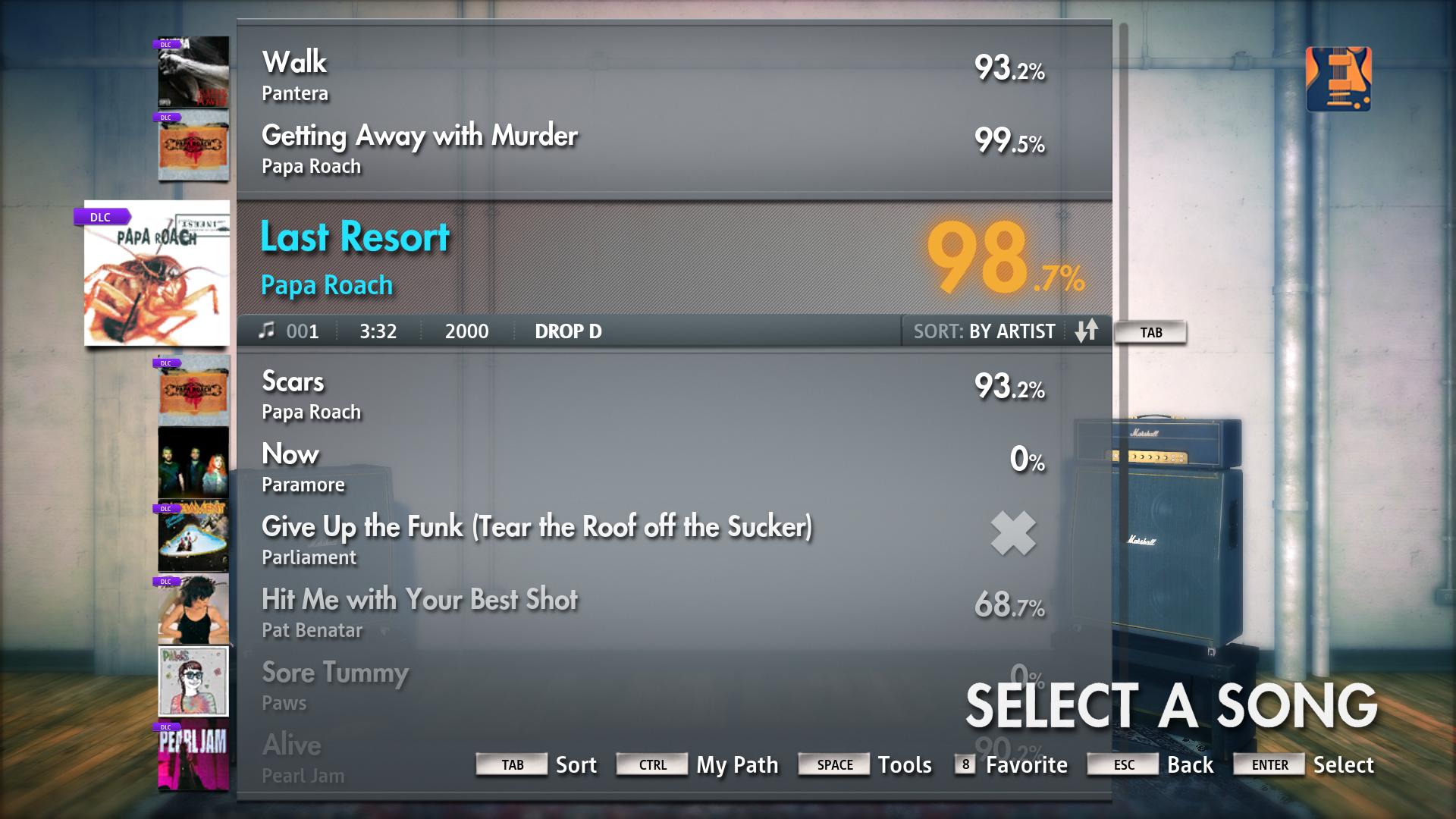Click the music note icon in the song details bar

(x=266, y=331)
